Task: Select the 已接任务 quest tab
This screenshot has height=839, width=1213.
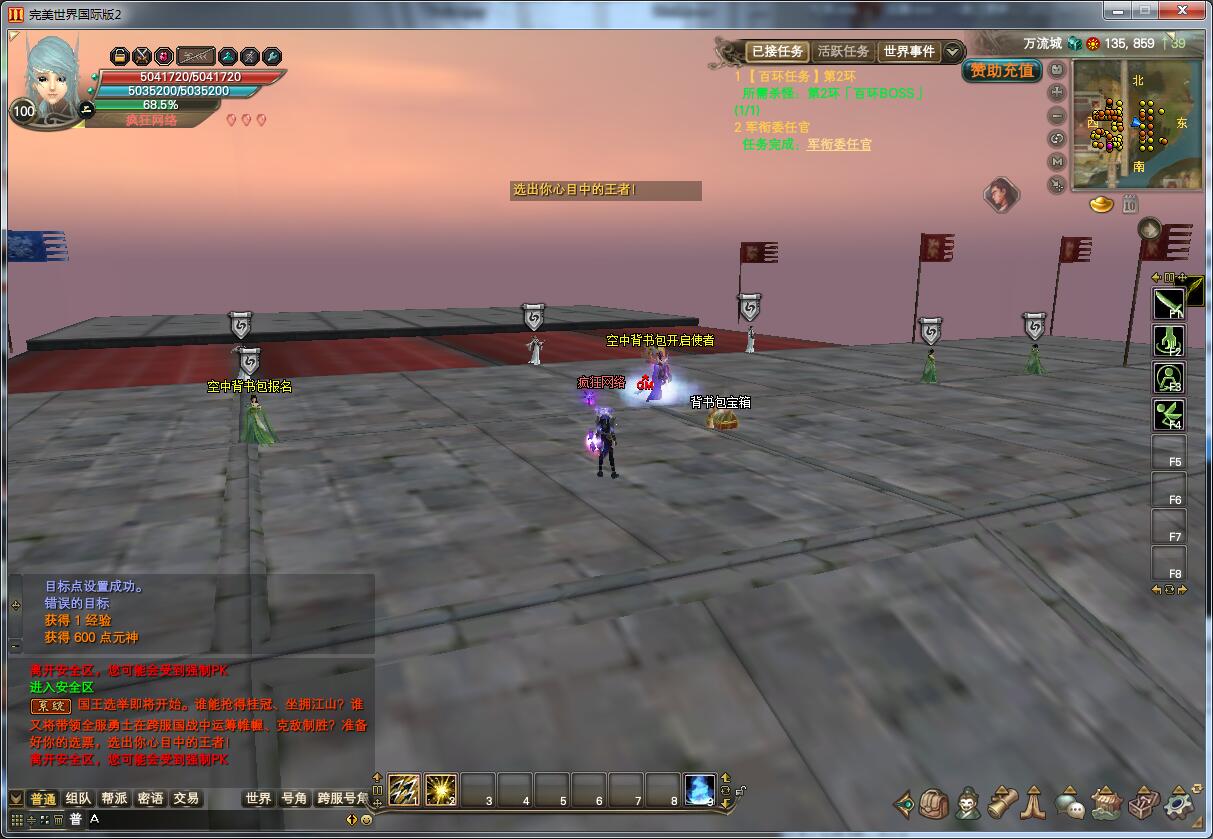Action: pyautogui.click(x=777, y=51)
